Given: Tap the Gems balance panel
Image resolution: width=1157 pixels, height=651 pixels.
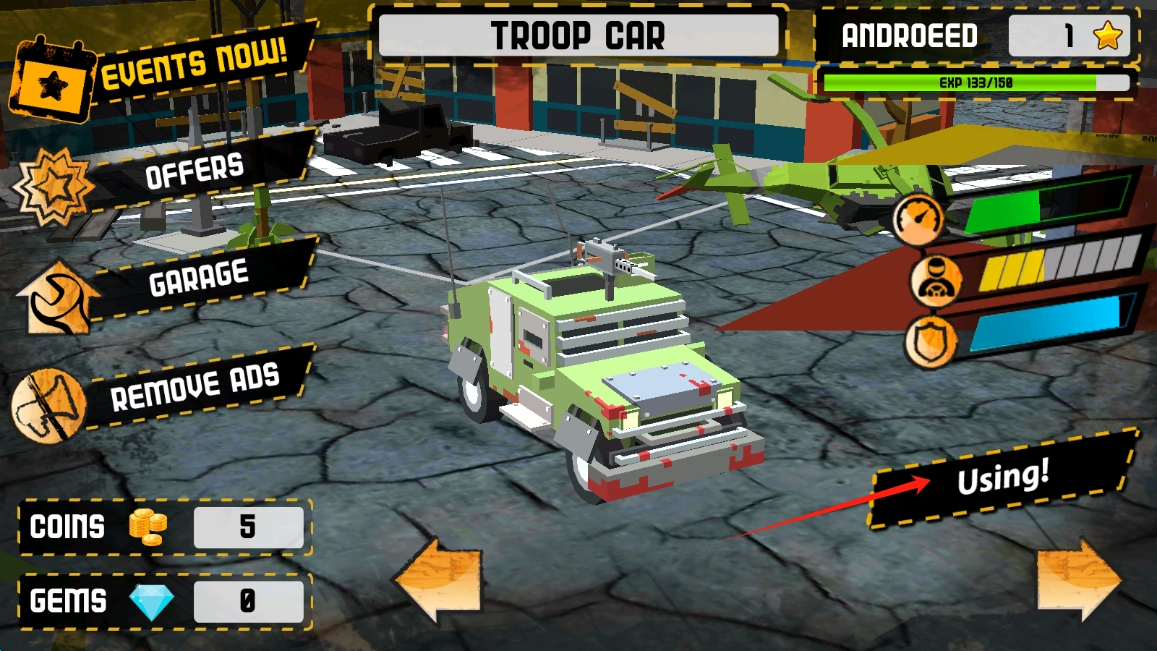Looking at the screenshot, I should (165, 601).
